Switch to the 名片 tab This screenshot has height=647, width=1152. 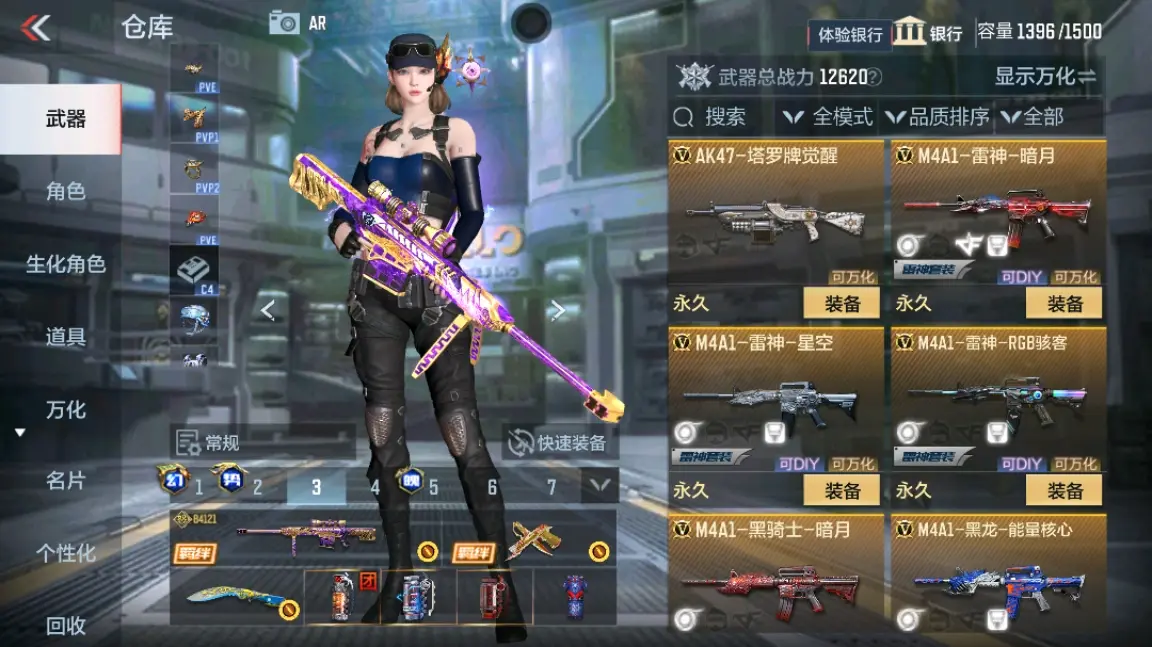pos(65,481)
